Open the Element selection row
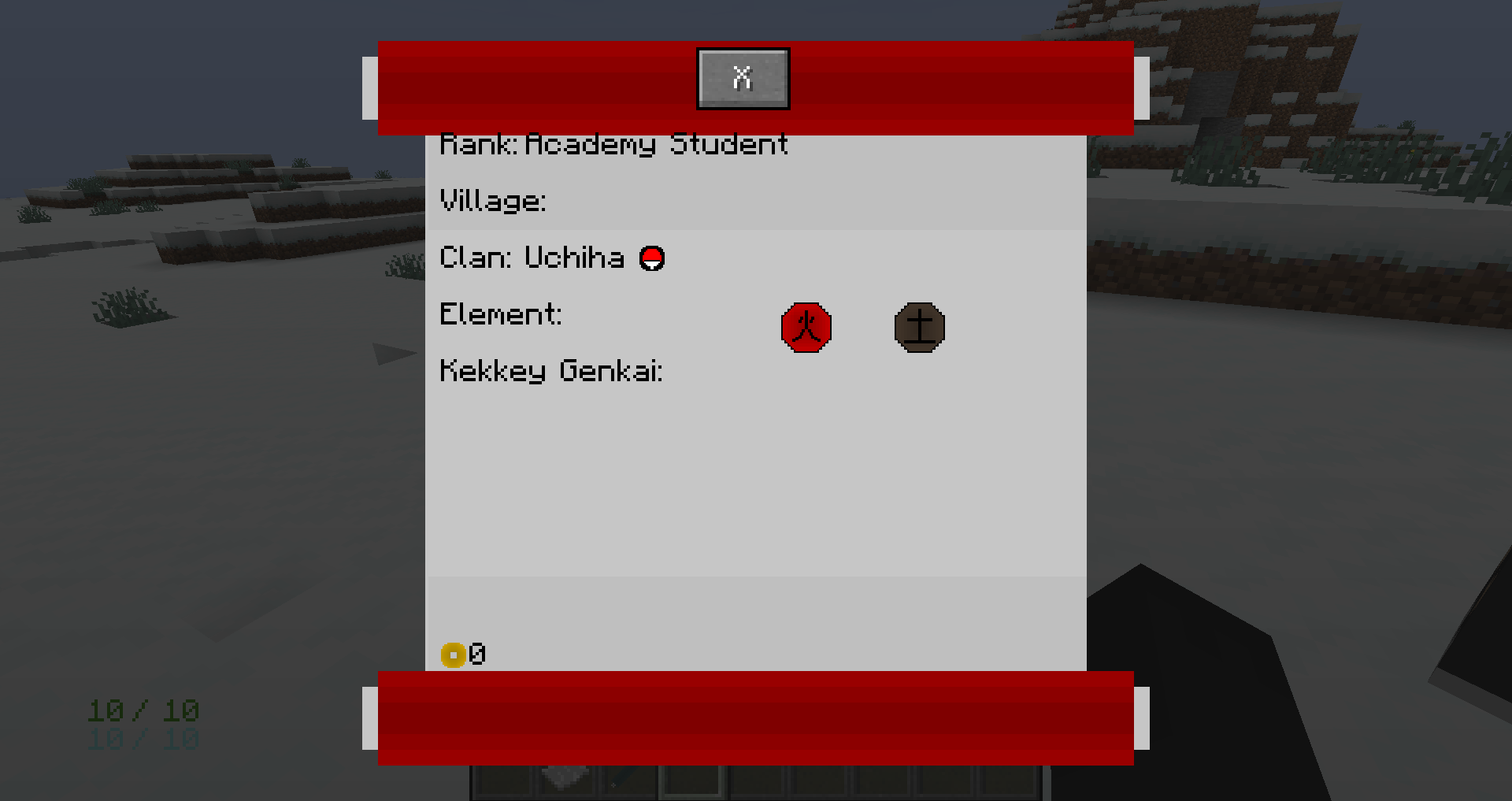 501,314
